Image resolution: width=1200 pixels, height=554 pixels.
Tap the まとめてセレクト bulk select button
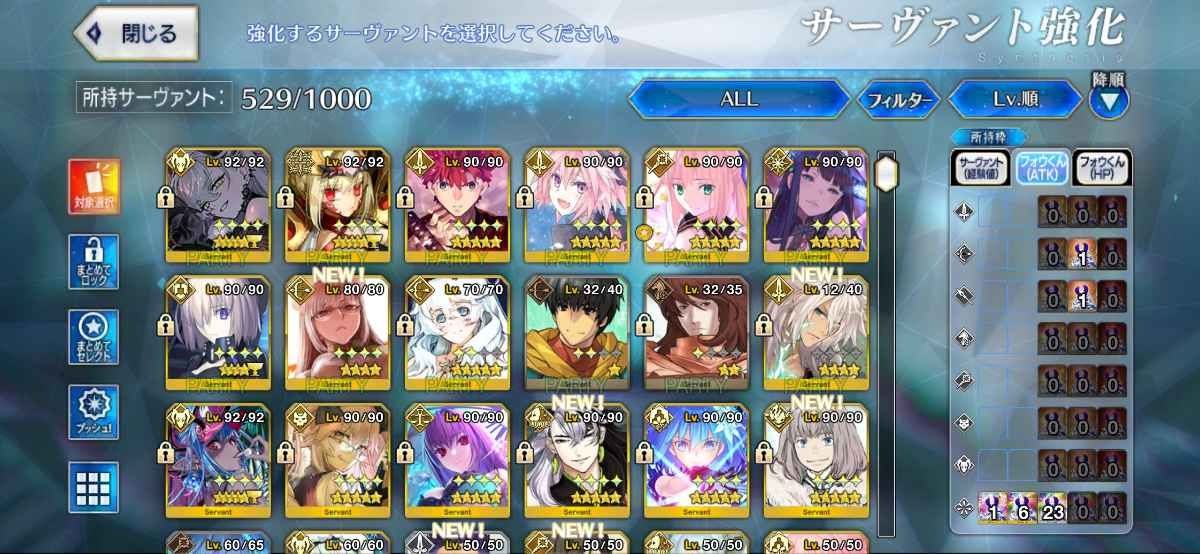94,337
